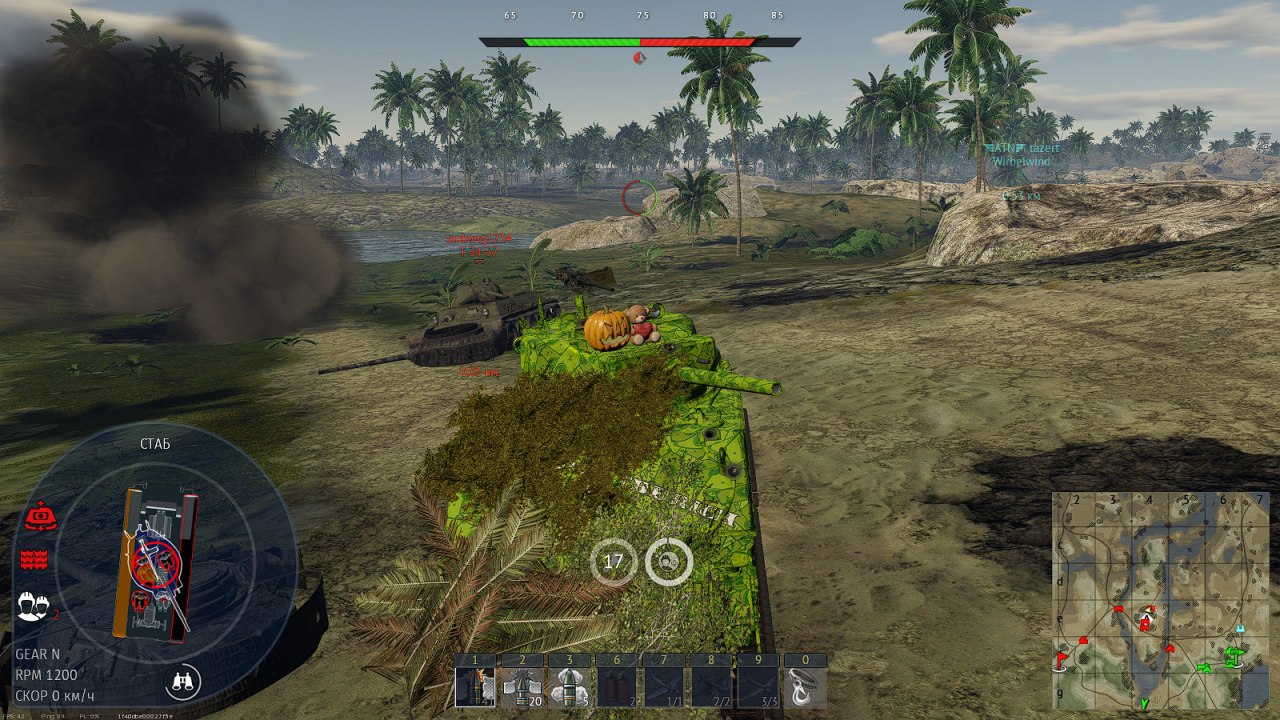Click the red track damage indicator icon

[34, 559]
